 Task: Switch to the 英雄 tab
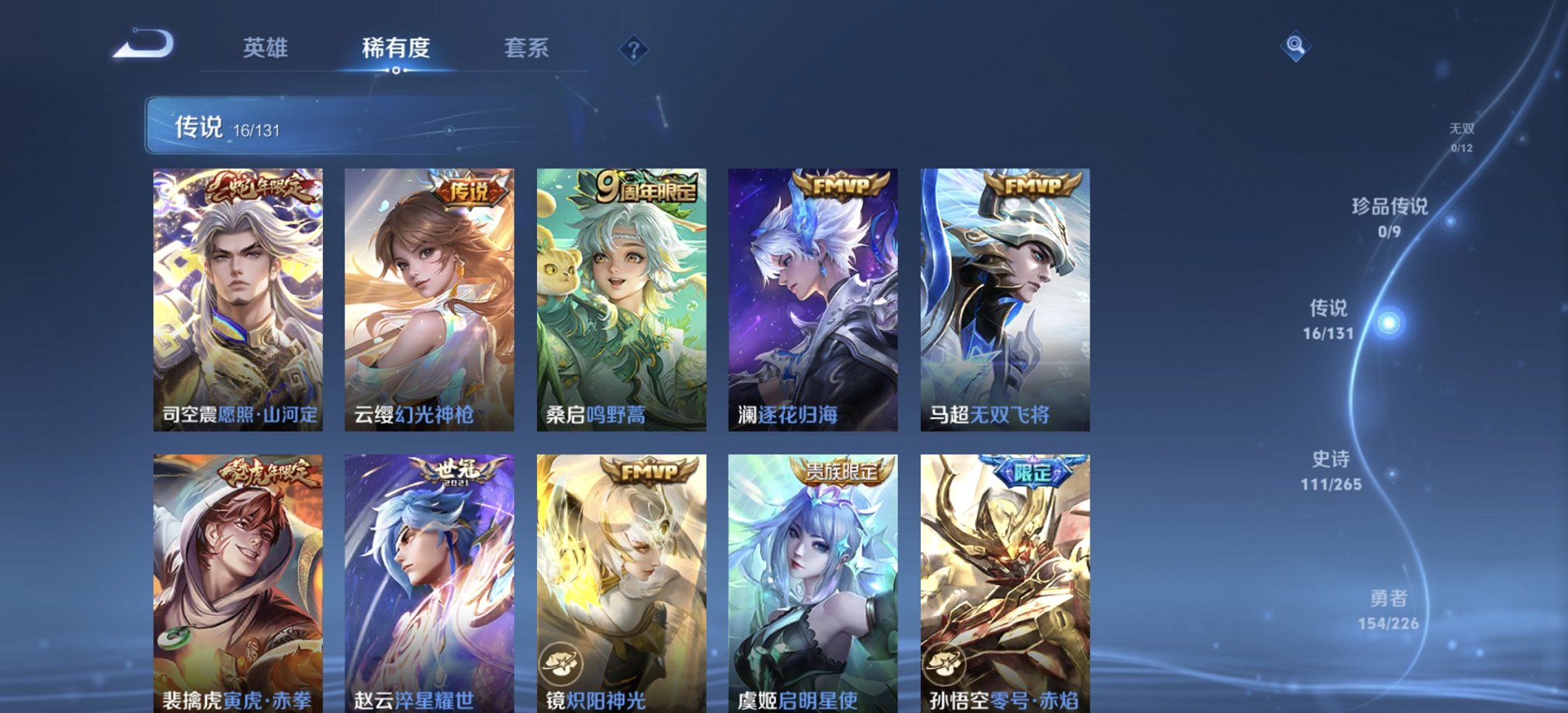(265, 49)
